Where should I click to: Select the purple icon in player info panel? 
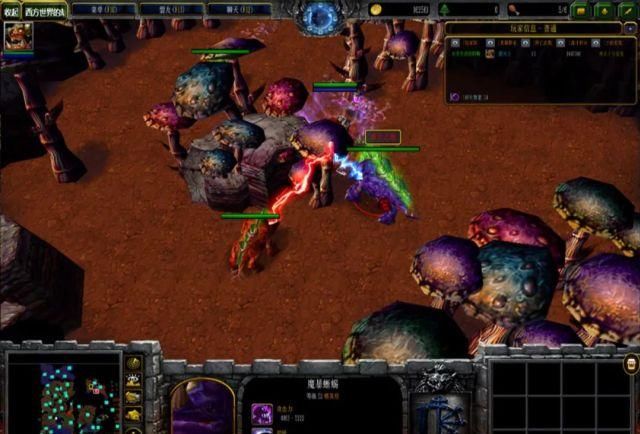(455, 96)
